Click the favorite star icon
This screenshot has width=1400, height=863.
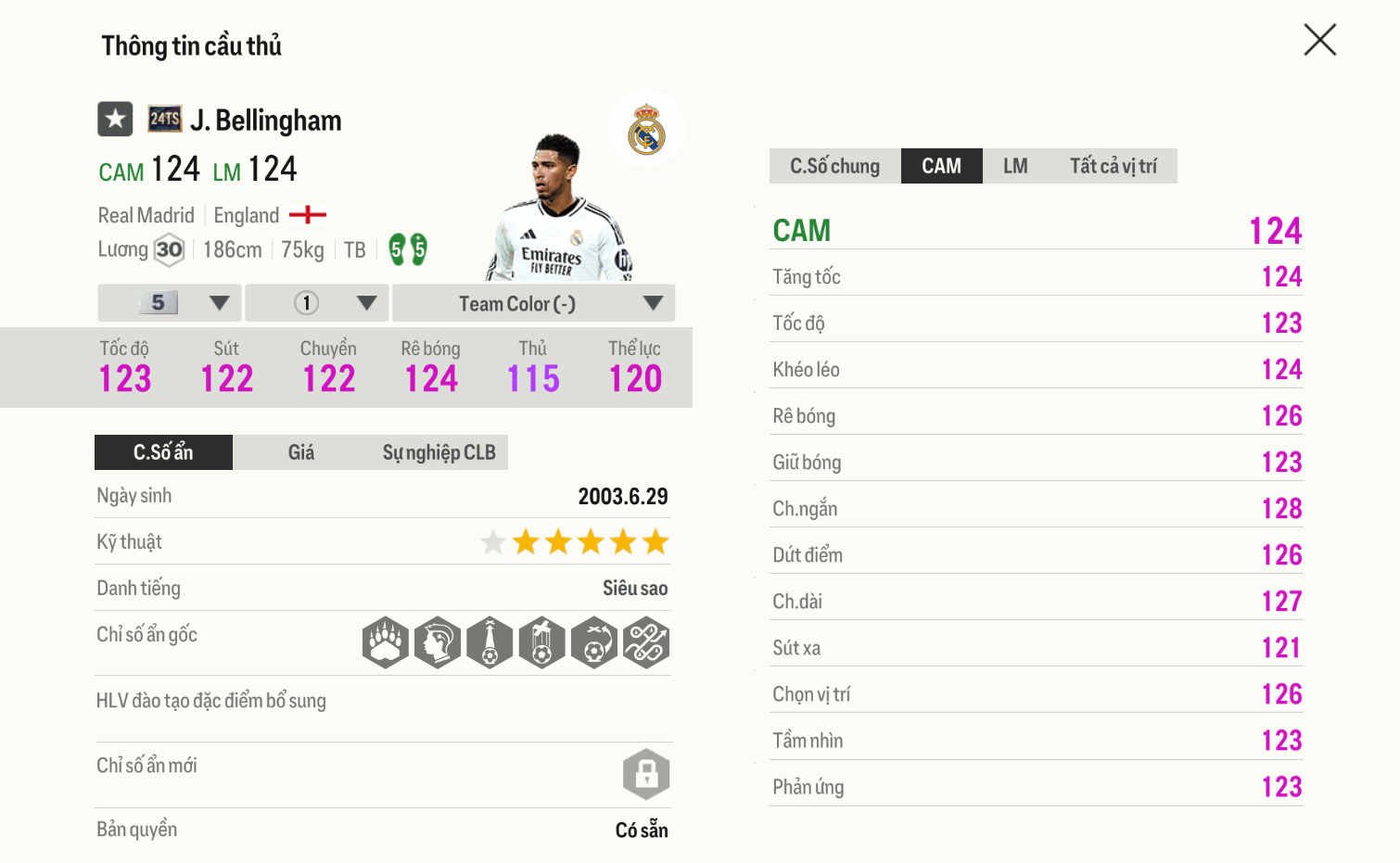(x=116, y=120)
